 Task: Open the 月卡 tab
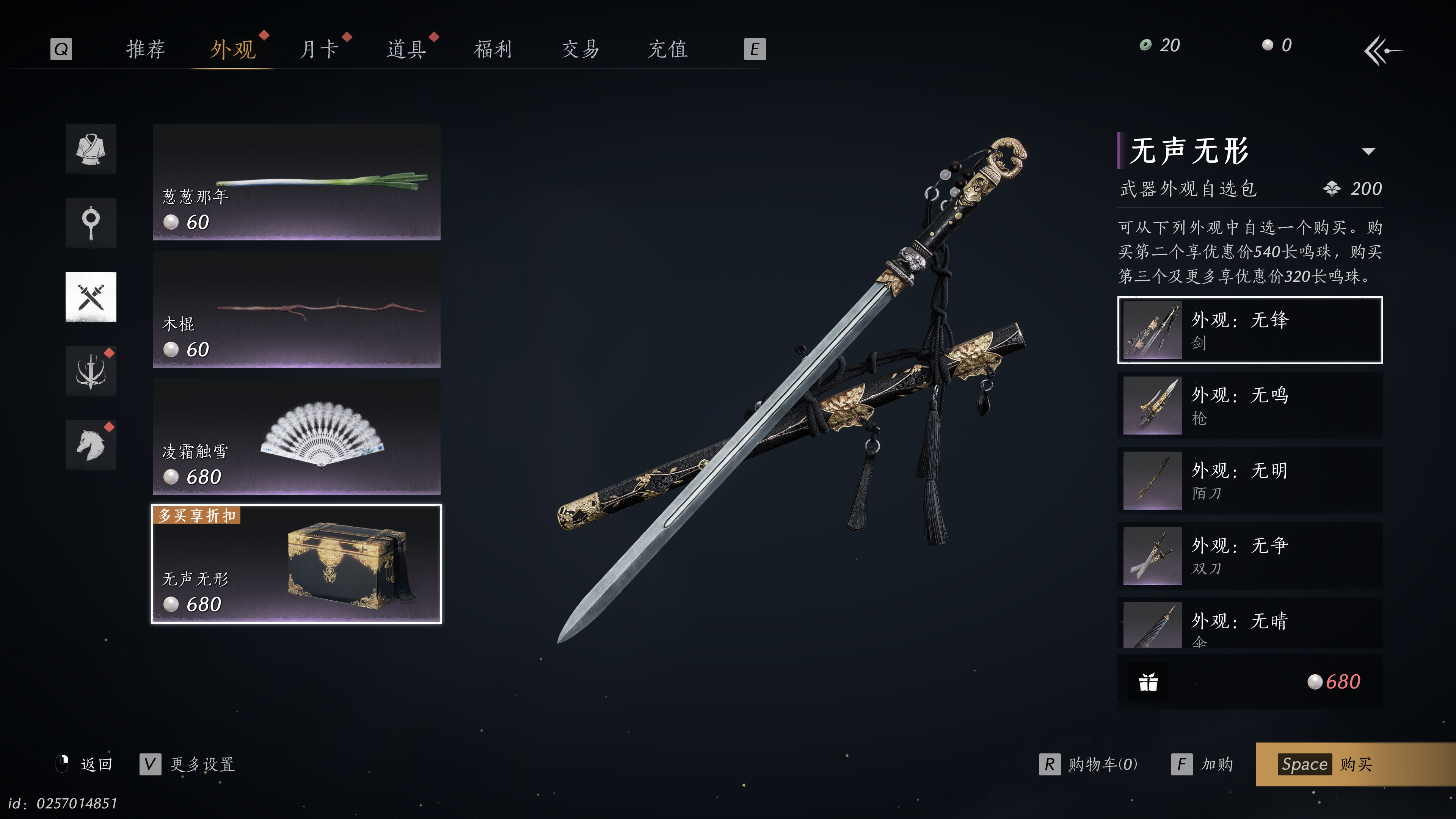(319, 49)
